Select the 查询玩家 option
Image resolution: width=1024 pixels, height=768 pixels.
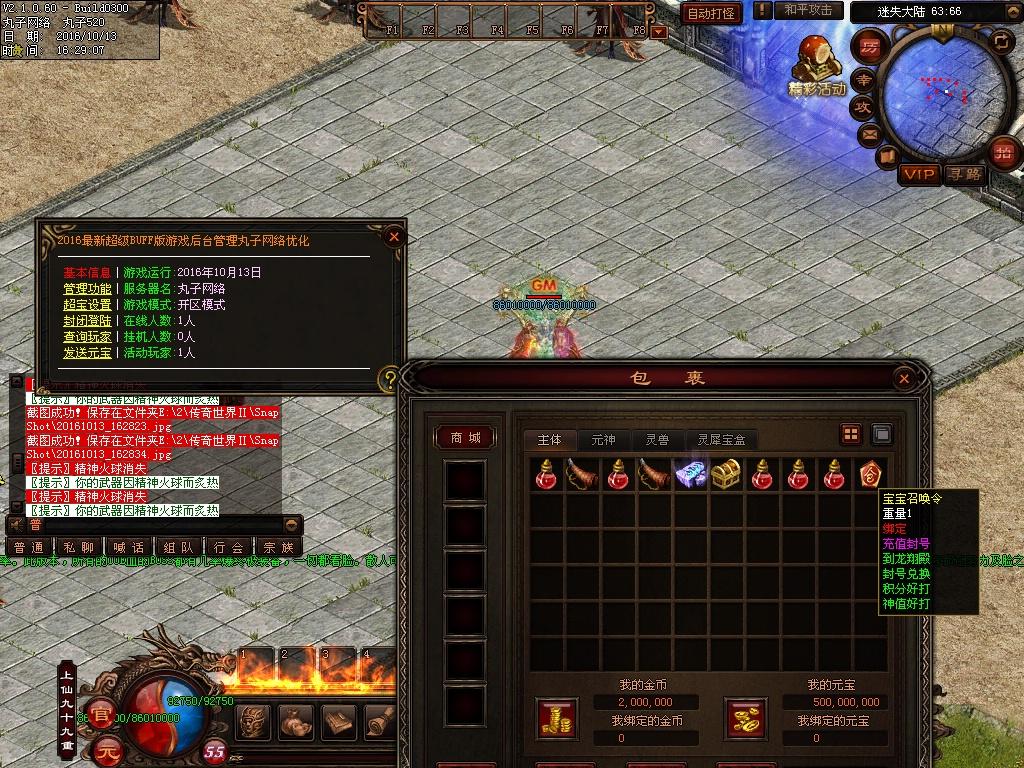click(87, 337)
